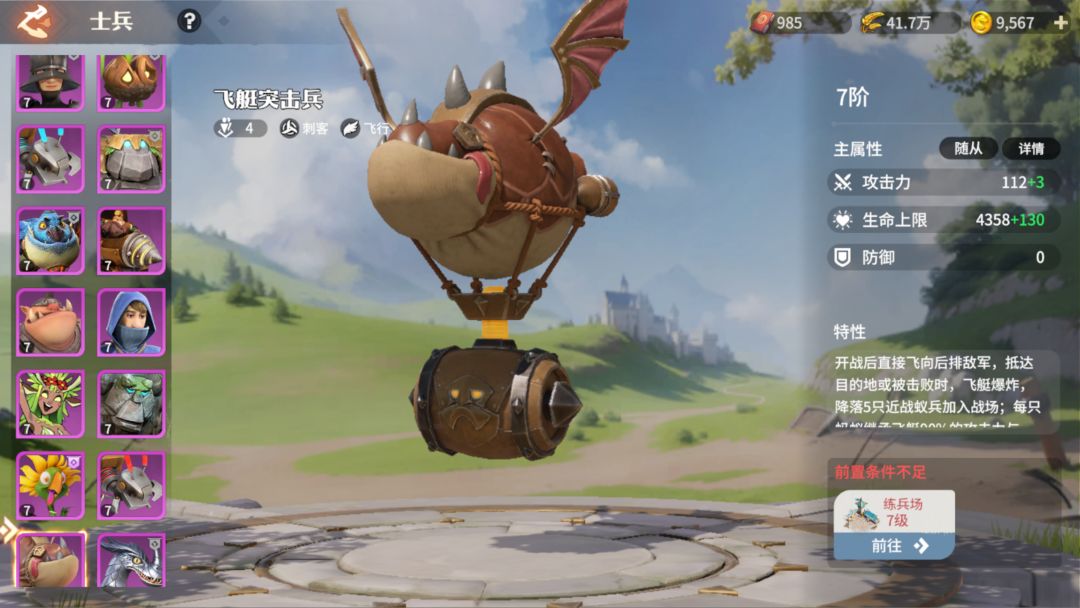
Task: Choose the blue-horned mech soldier portrait
Action: pos(50,159)
